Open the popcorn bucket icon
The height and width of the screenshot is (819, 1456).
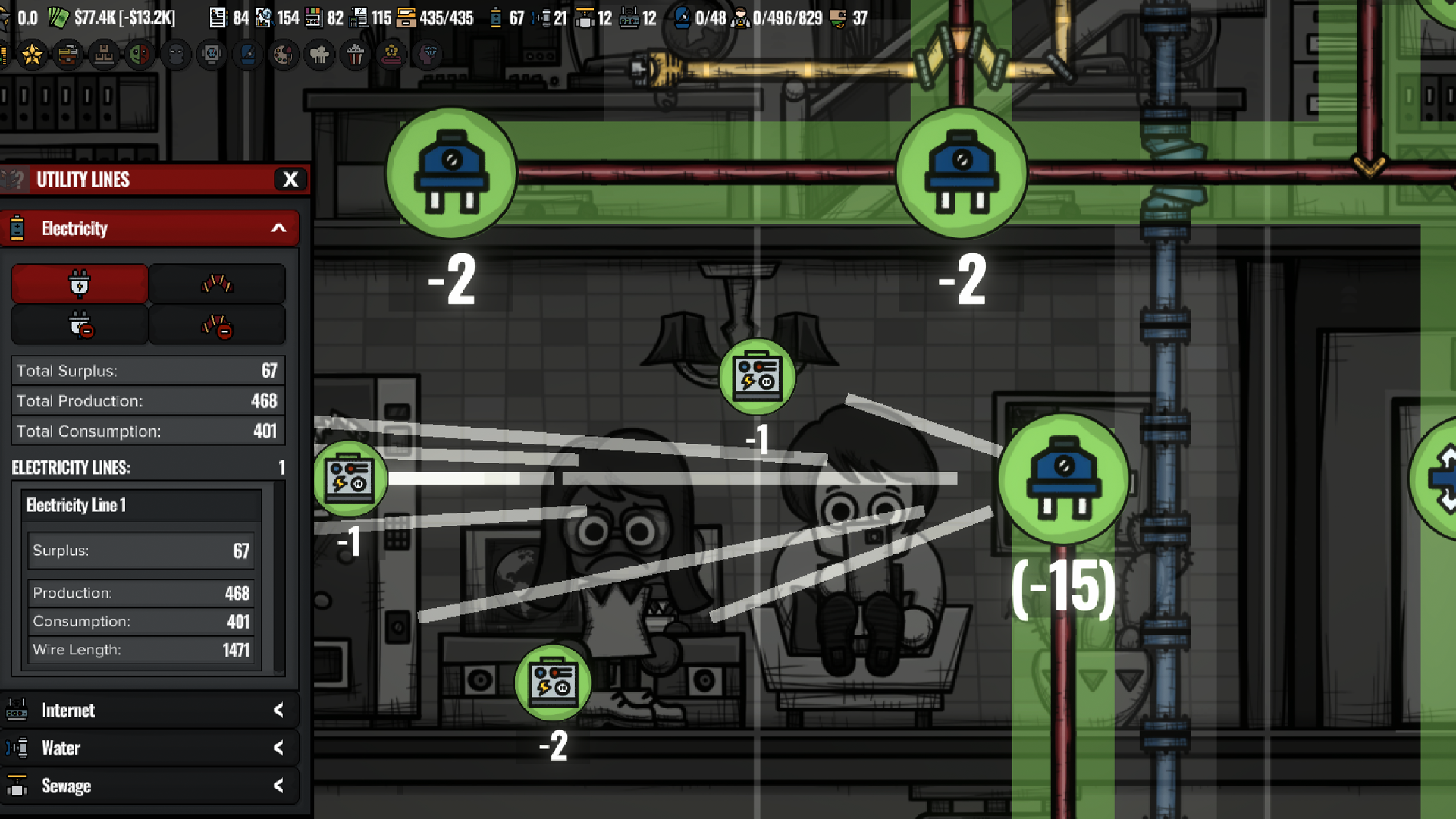[355, 55]
